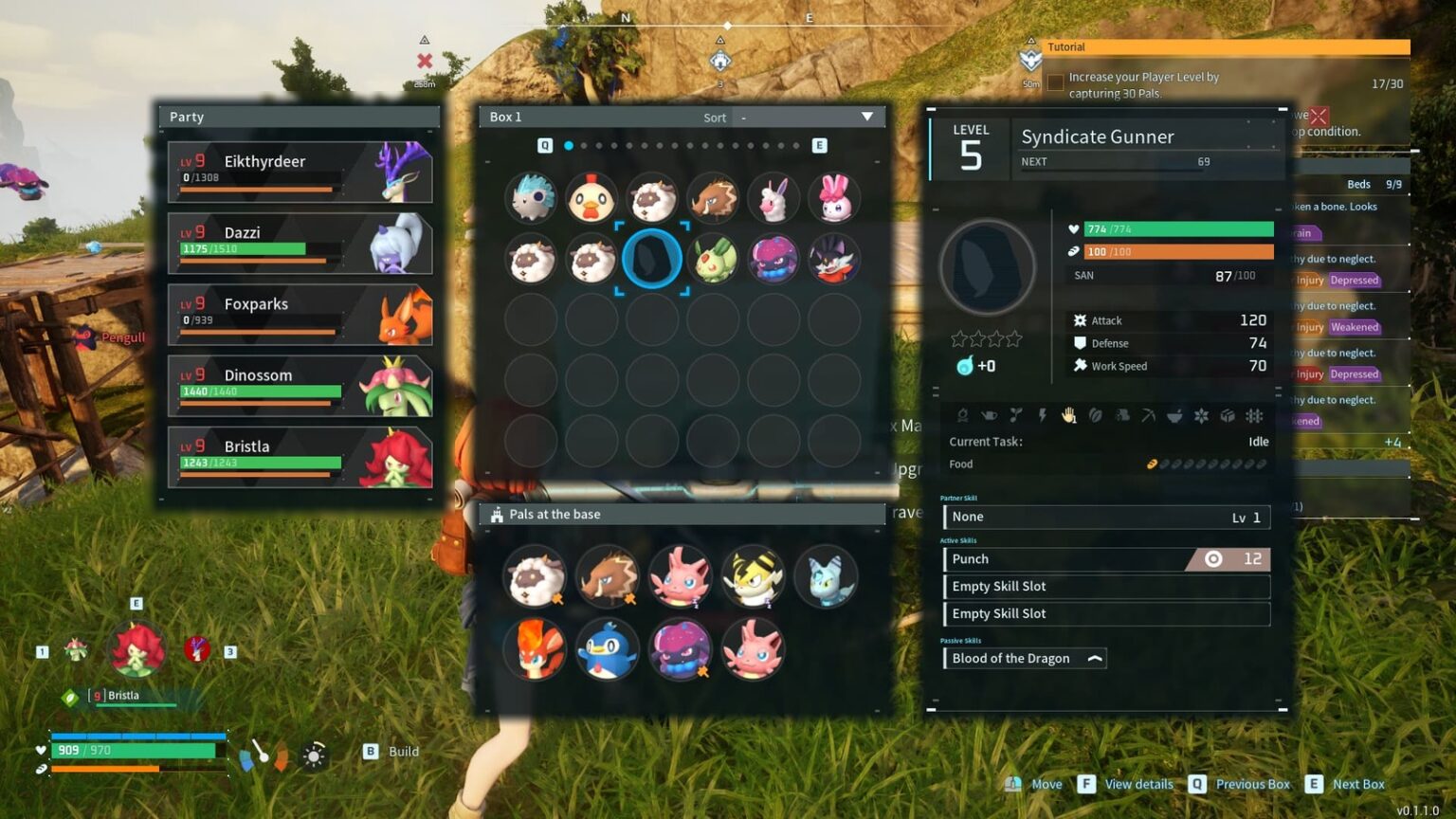Click the Watering suitability icon

click(989, 415)
